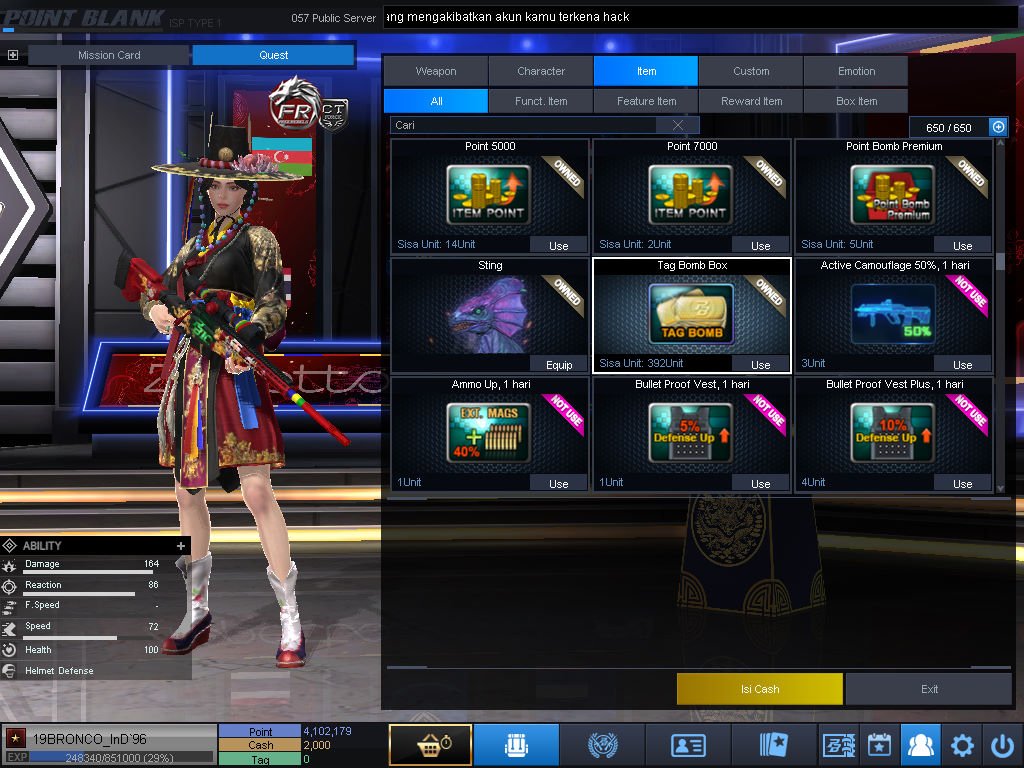This screenshot has width=1024, height=768.
Task: Open the shop basket icon
Action: coord(430,745)
